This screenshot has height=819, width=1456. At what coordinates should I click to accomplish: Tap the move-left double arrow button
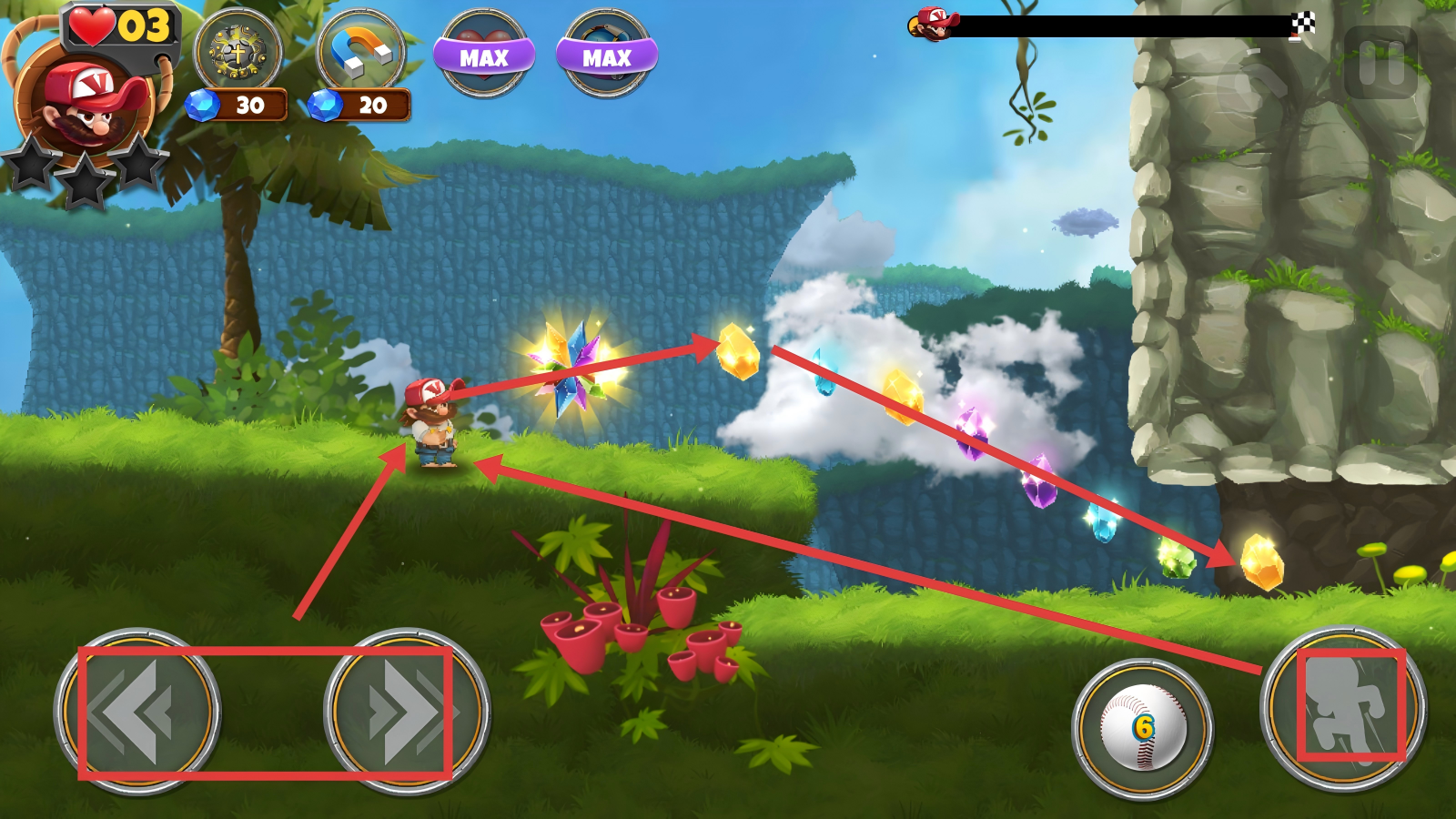(137, 711)
